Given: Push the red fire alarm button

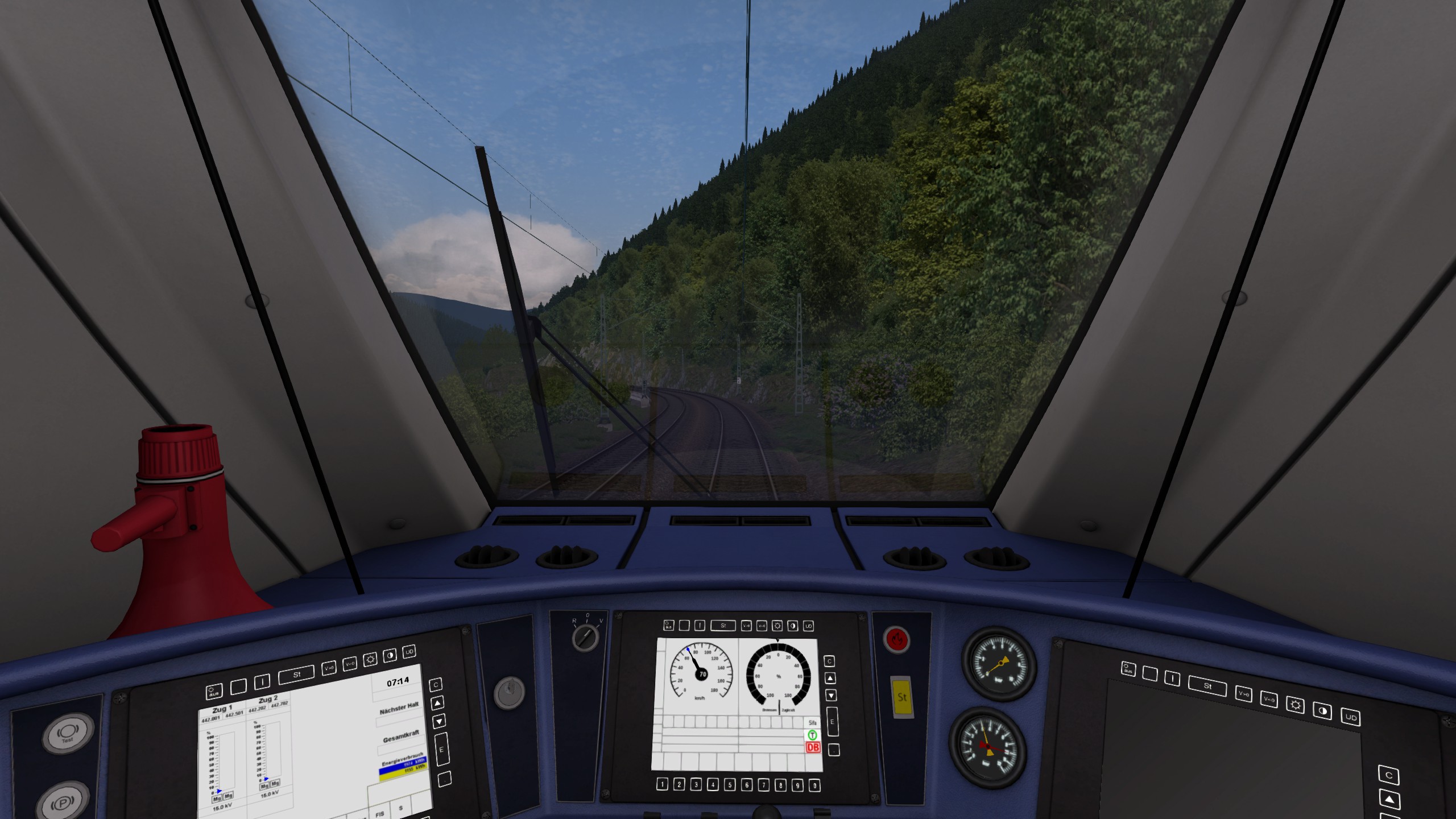Looking at the screenshot, I should (897, 640).
